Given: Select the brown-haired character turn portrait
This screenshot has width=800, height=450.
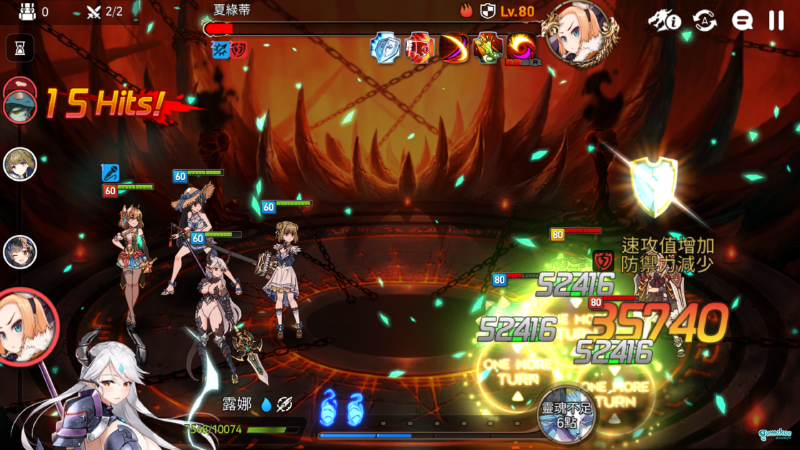Looking at the screenshot, I should [20, 163].
